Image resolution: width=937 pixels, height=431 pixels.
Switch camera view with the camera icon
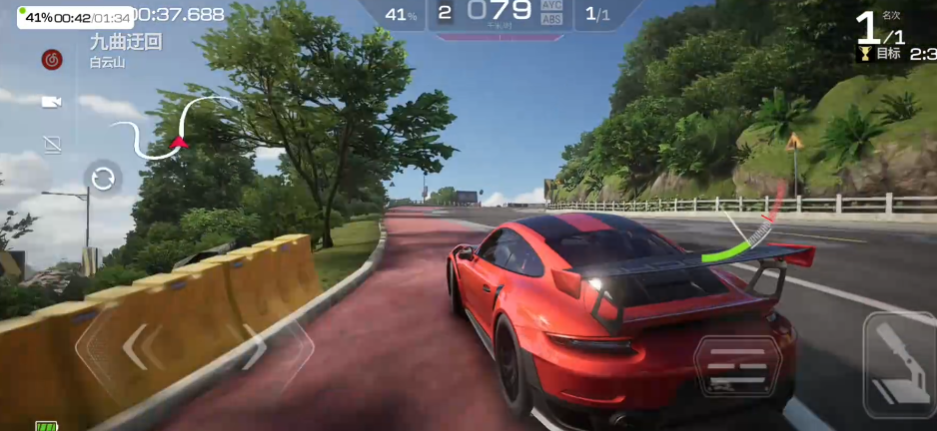[x=52, y=102]
